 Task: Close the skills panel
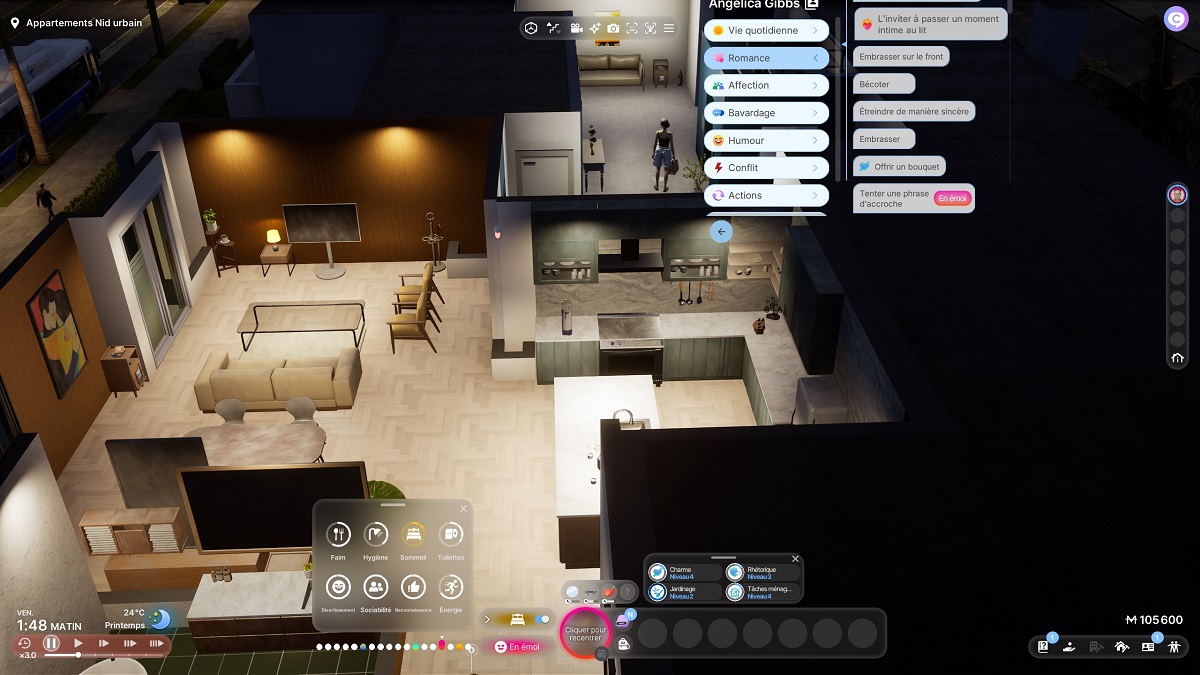click(x=795, y=559)
